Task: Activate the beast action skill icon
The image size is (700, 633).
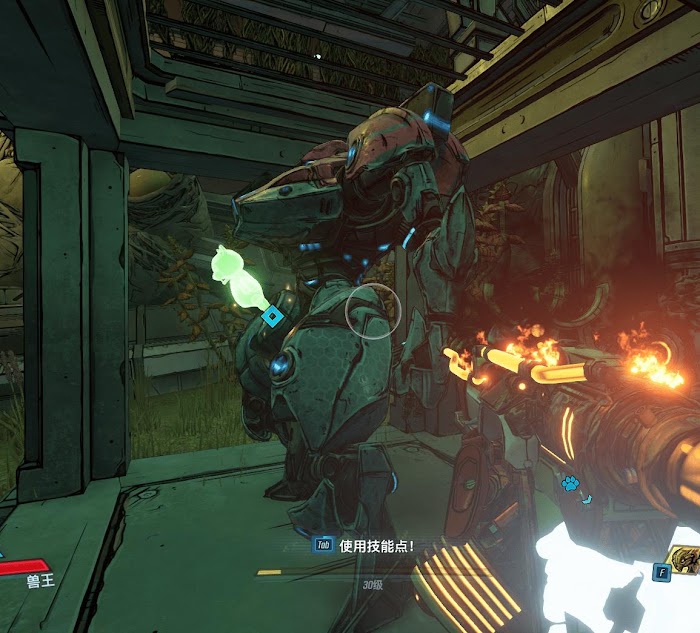Action: 685,562
